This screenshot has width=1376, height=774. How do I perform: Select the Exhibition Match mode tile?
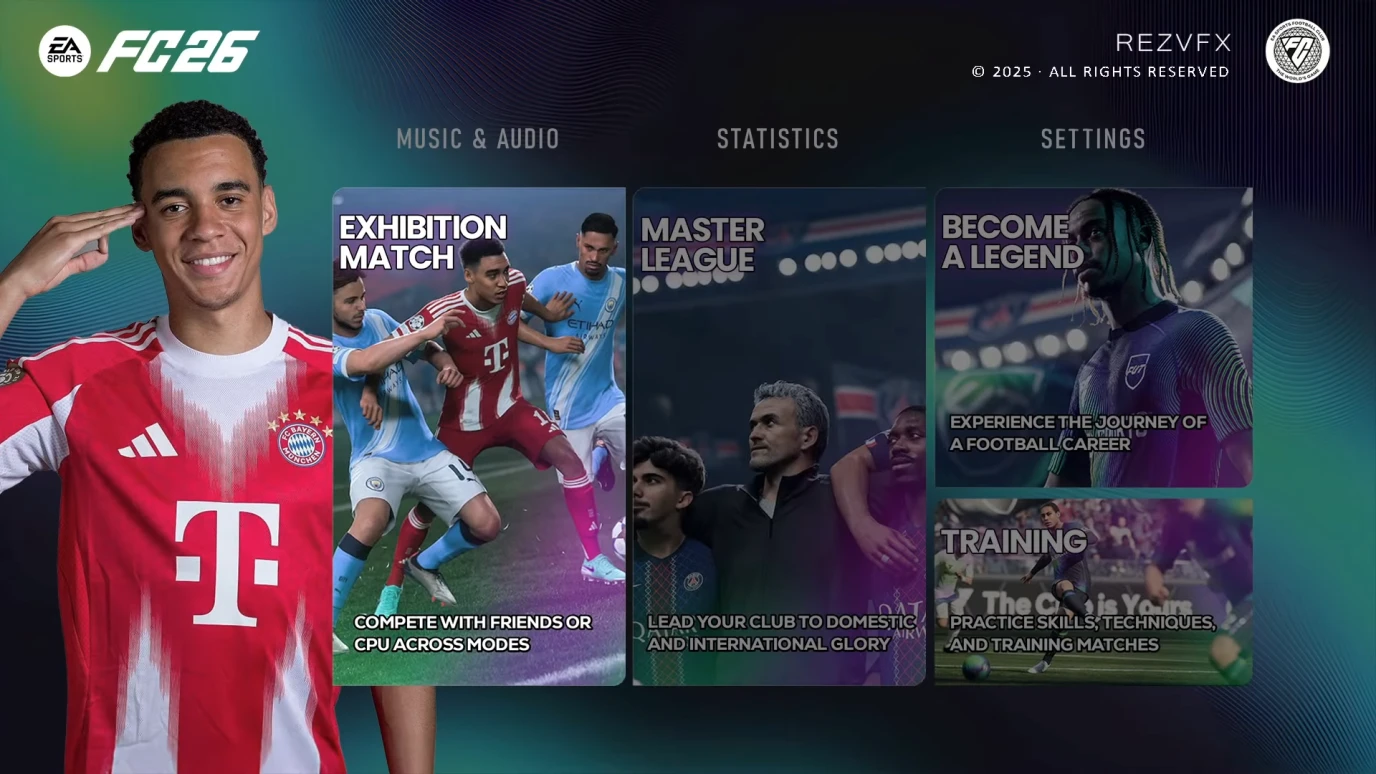[479, 436]
